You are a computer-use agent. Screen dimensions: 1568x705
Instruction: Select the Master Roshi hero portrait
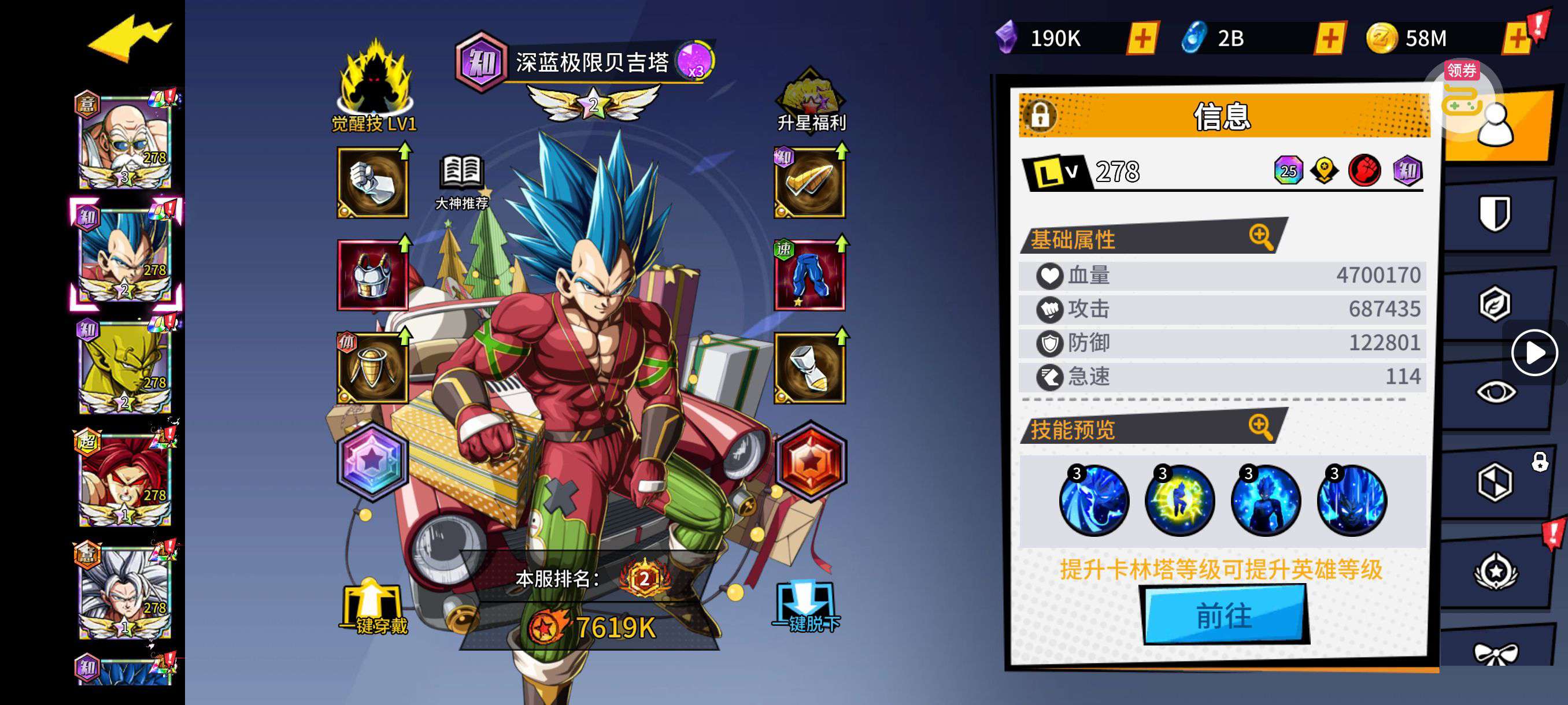point(125,142)
